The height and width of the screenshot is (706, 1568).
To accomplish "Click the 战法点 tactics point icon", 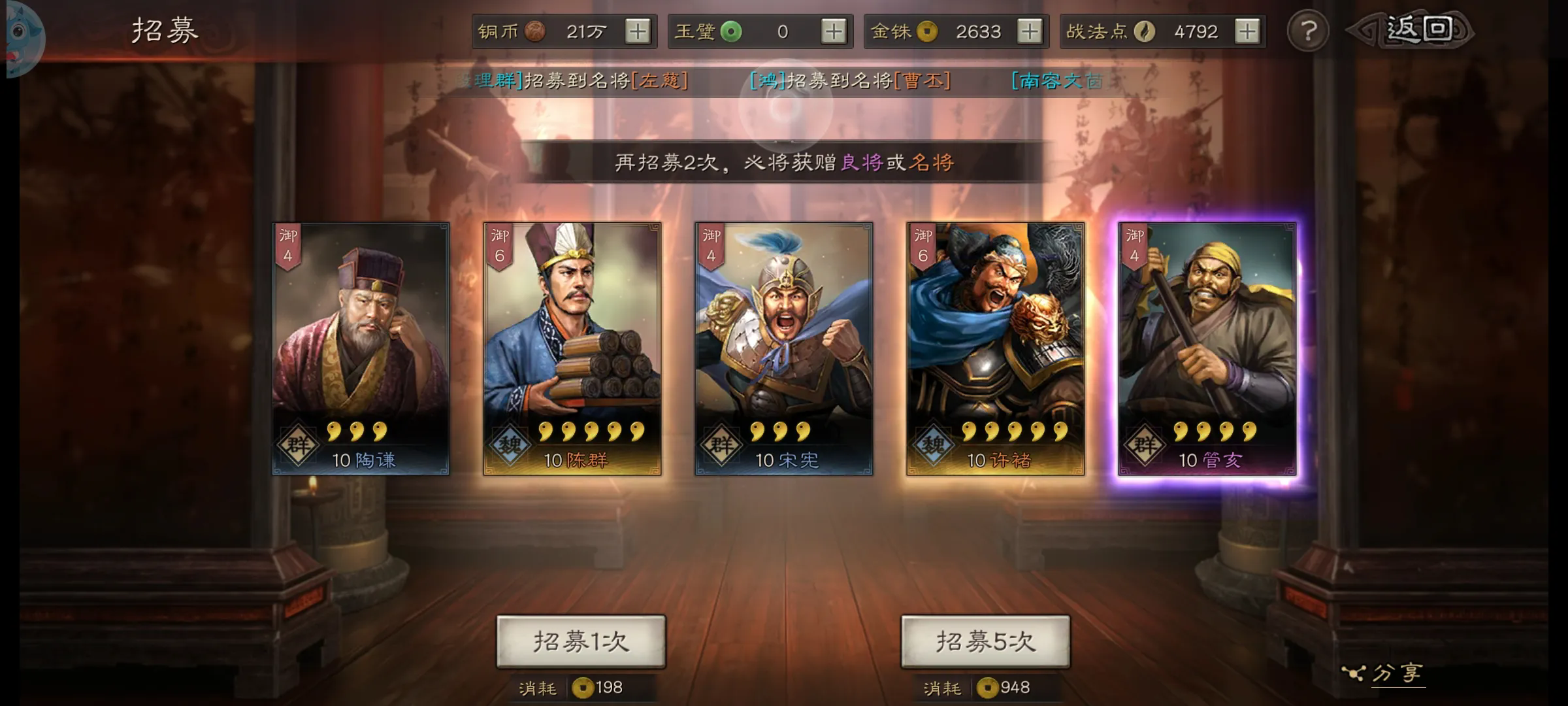I will tap(1144, 31).
